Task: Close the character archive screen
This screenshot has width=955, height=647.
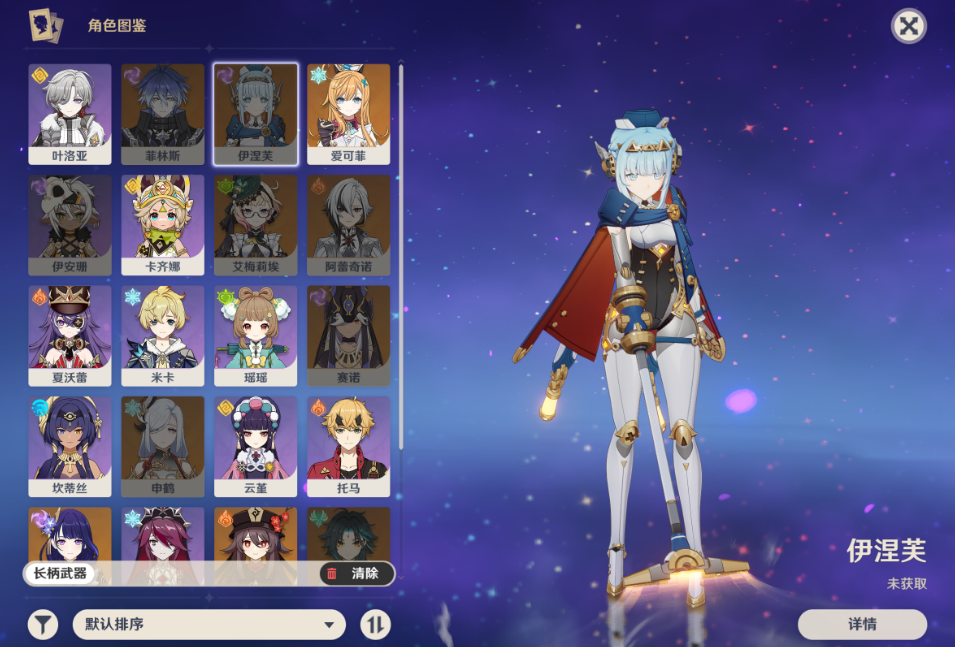Action: click(908, 27)
